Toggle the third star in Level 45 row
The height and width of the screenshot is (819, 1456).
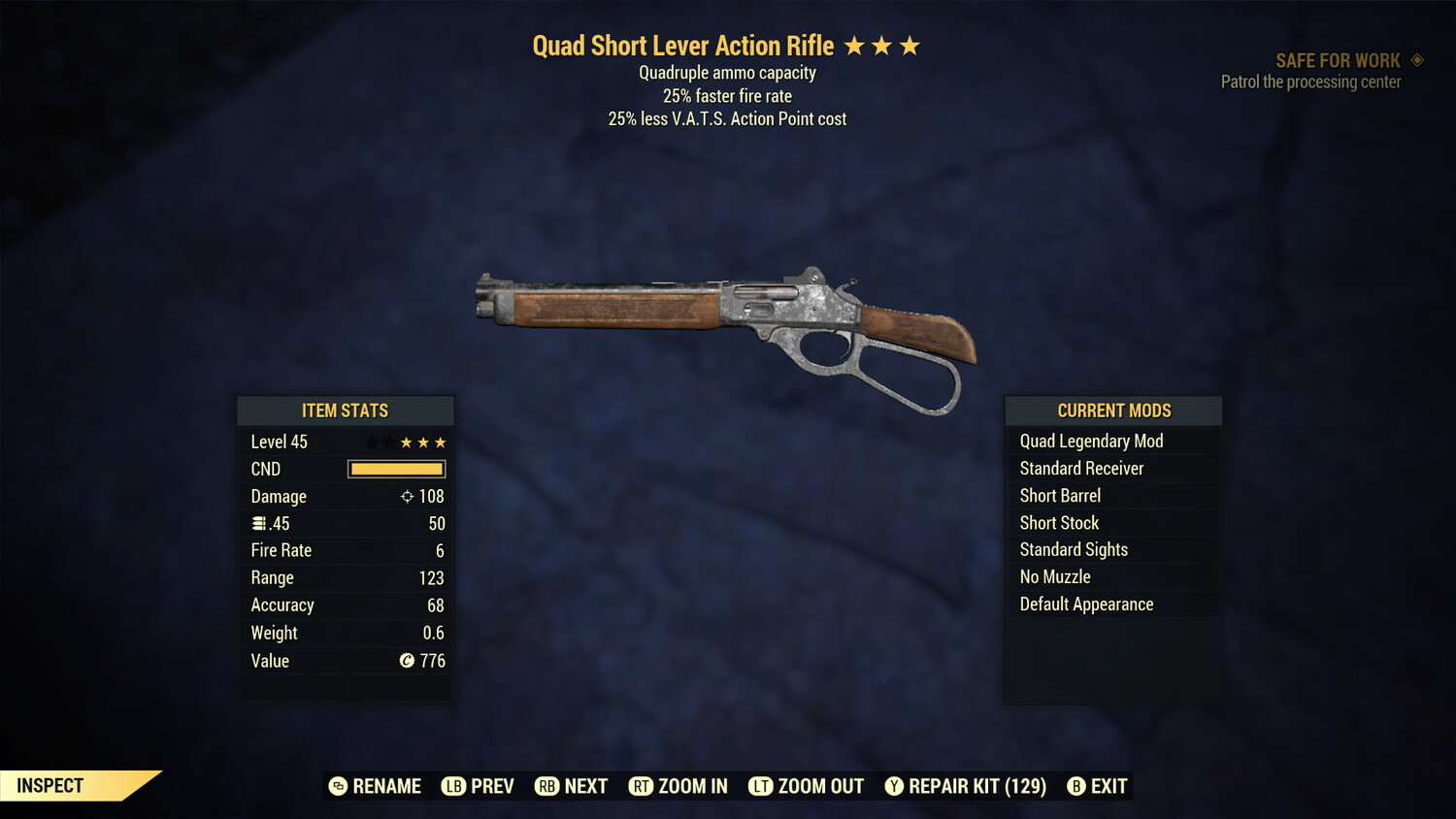point(405,442)
